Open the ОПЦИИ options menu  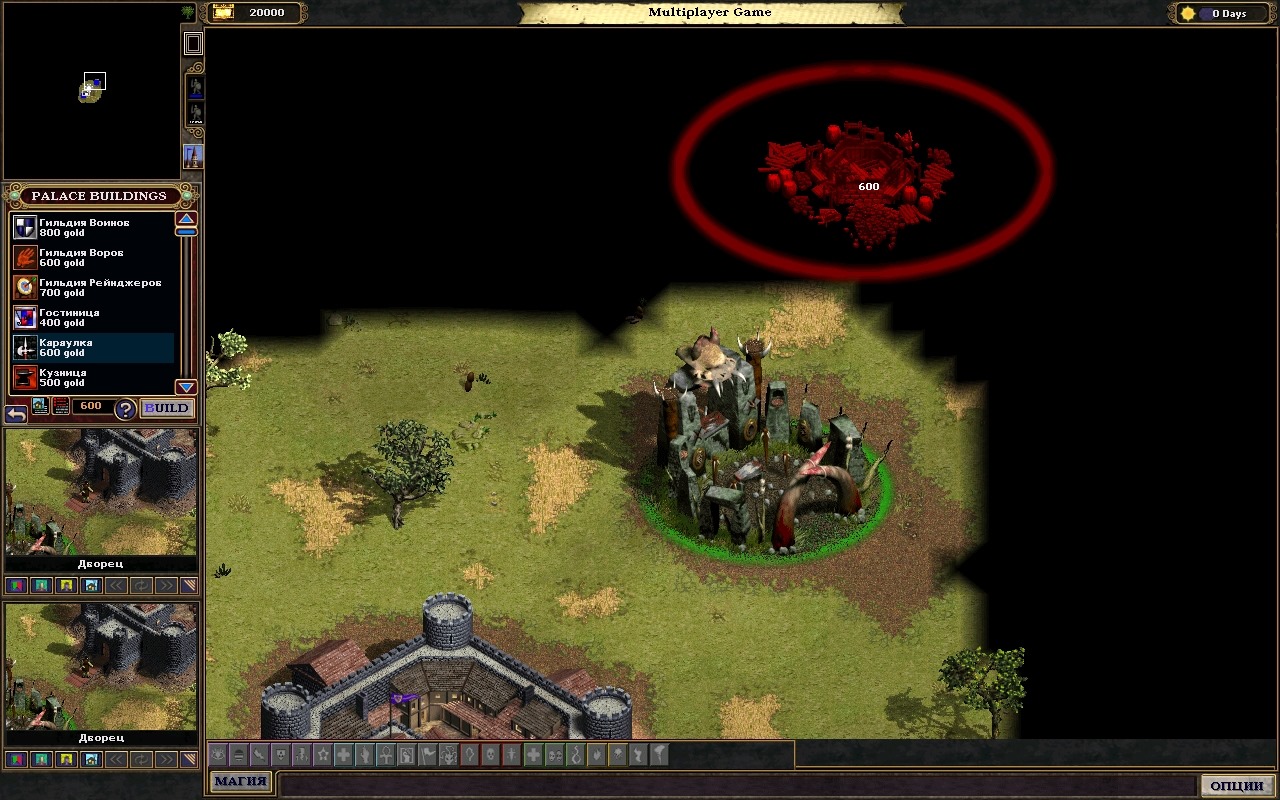[1237, 785]
